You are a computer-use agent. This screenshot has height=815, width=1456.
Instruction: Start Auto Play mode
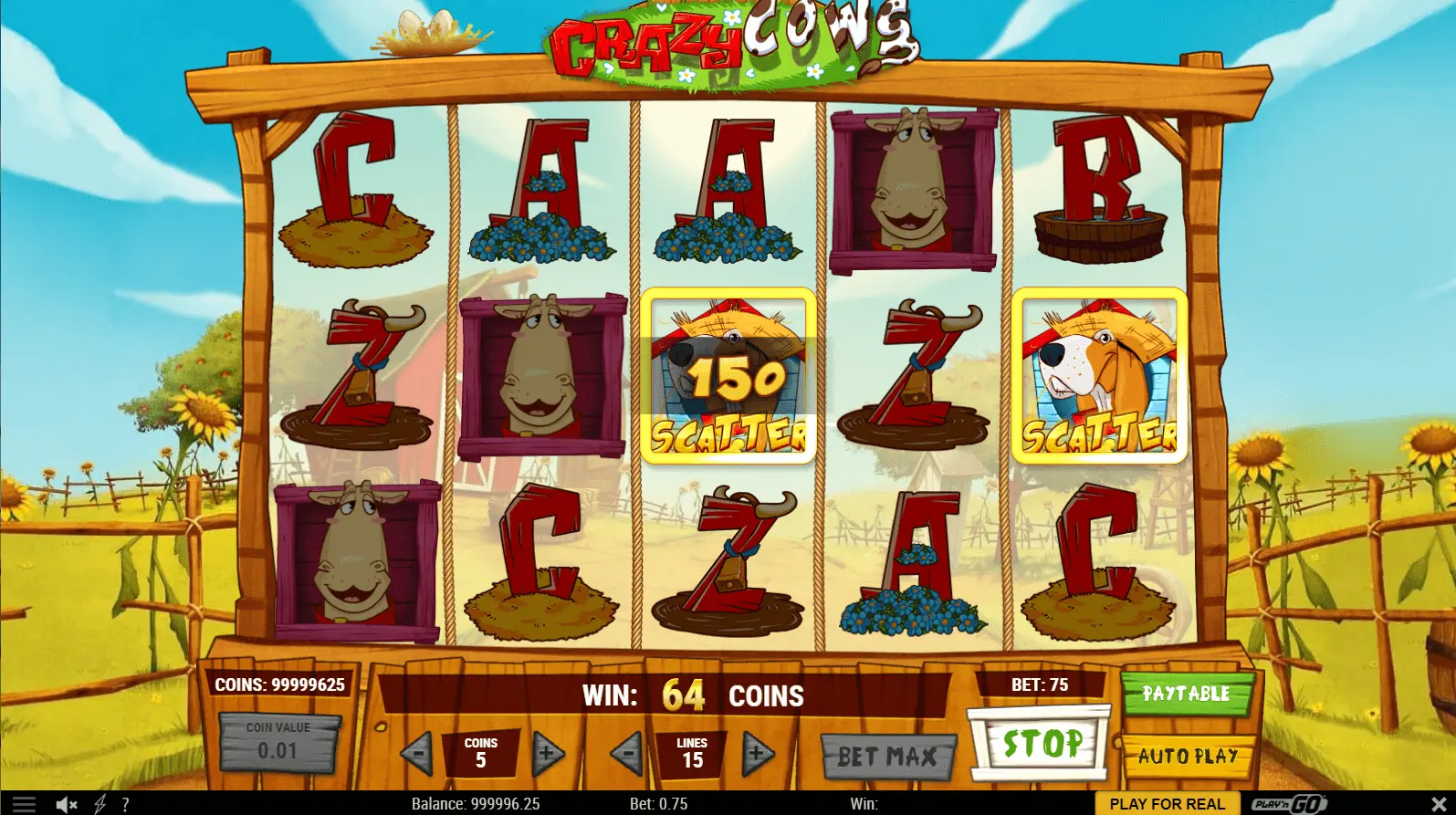[x=1188, y=756]
